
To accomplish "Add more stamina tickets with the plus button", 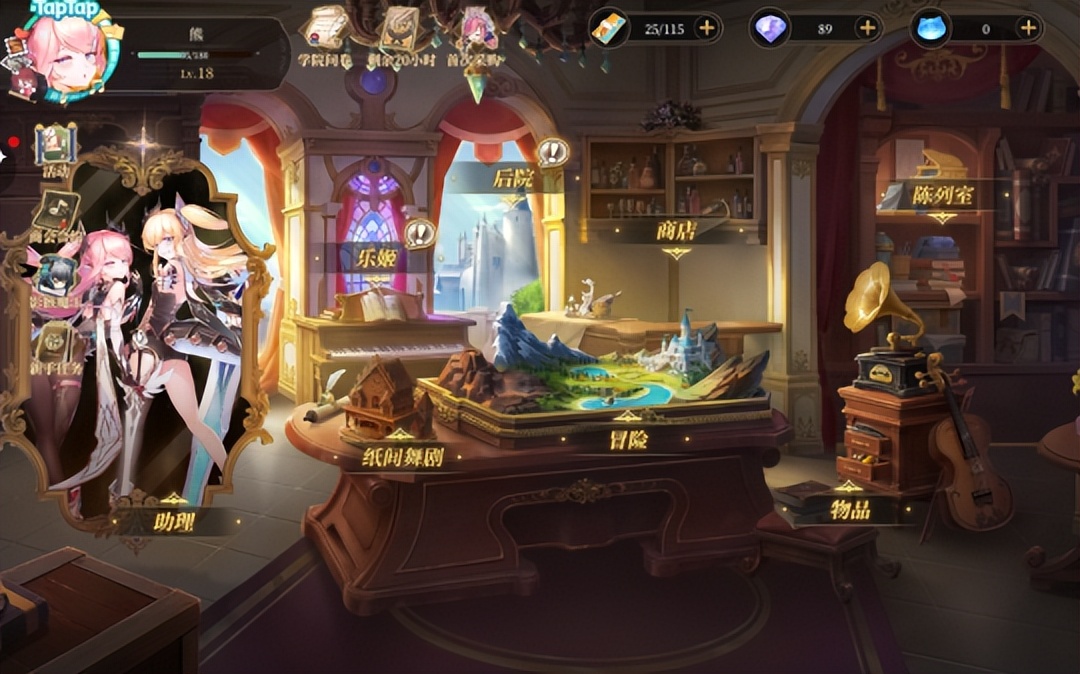I will 707,28.
